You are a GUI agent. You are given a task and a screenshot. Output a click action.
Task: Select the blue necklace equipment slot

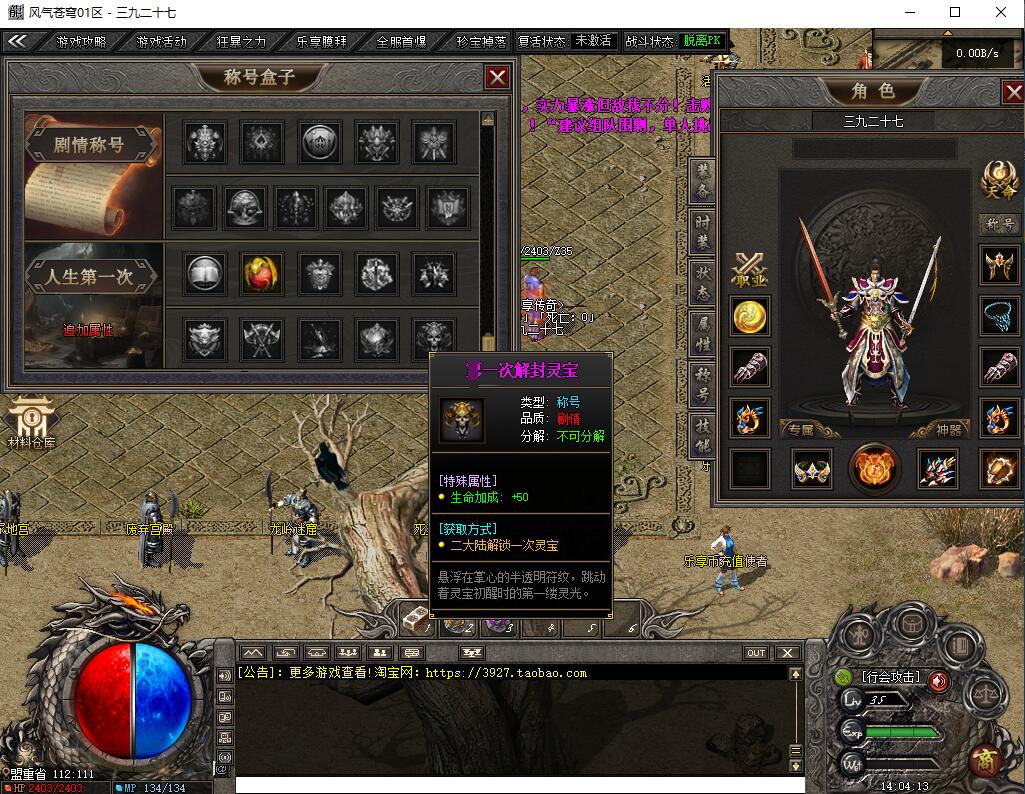[x=998, y=316]
